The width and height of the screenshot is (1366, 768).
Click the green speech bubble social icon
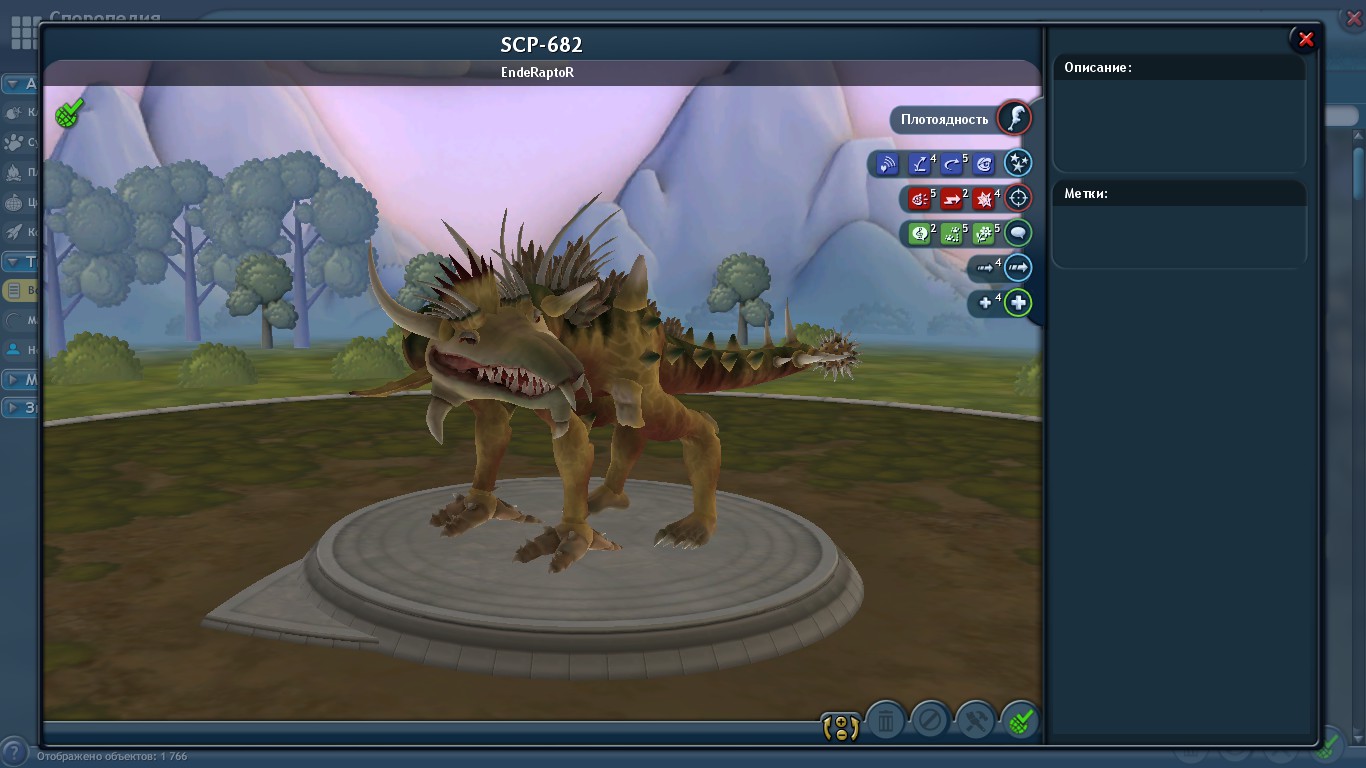pos(1019,233)
